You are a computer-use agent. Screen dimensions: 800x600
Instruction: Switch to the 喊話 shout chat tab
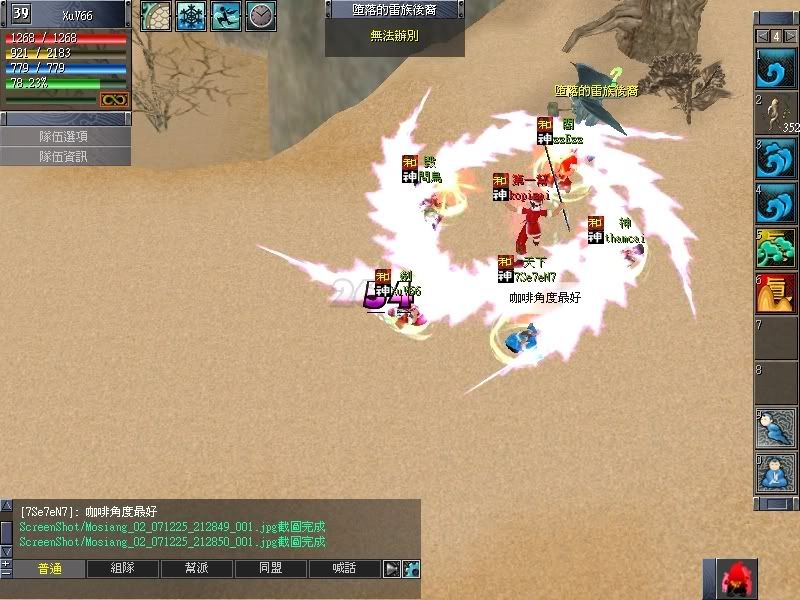(x=345, y=569)
